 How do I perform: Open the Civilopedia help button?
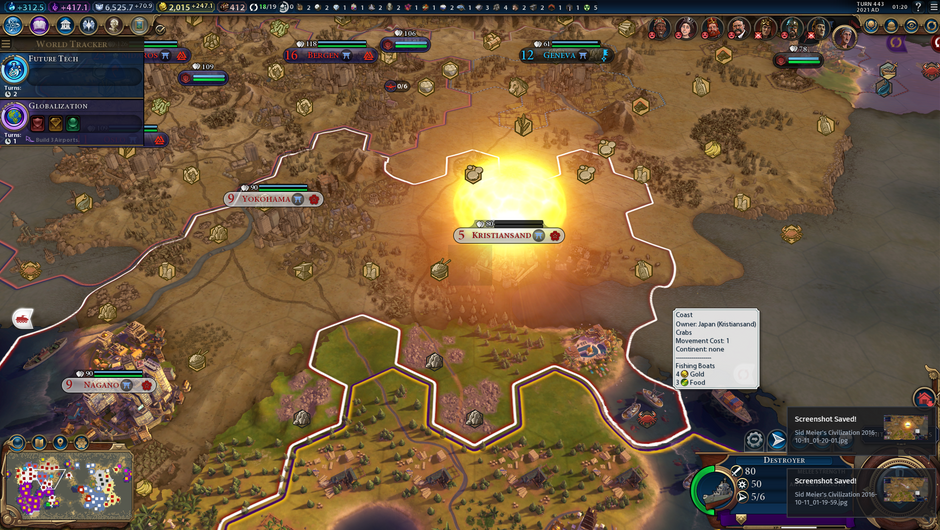point(918,7)
